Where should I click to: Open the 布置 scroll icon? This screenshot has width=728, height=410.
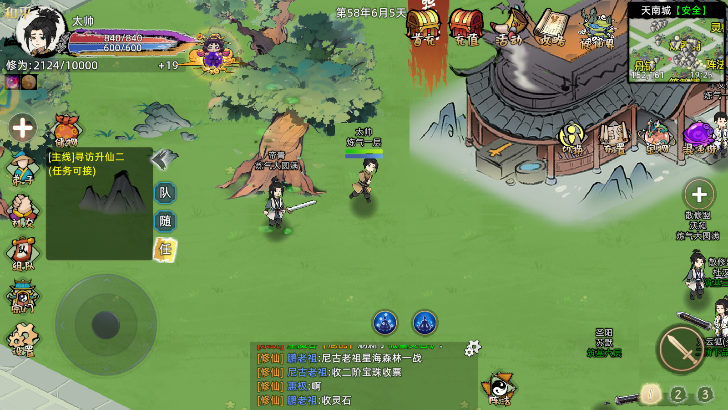612,137
